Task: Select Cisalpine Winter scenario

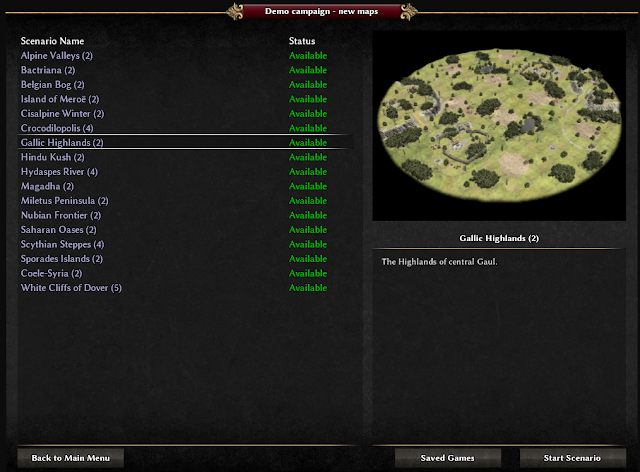Action: tap(63, 114)
